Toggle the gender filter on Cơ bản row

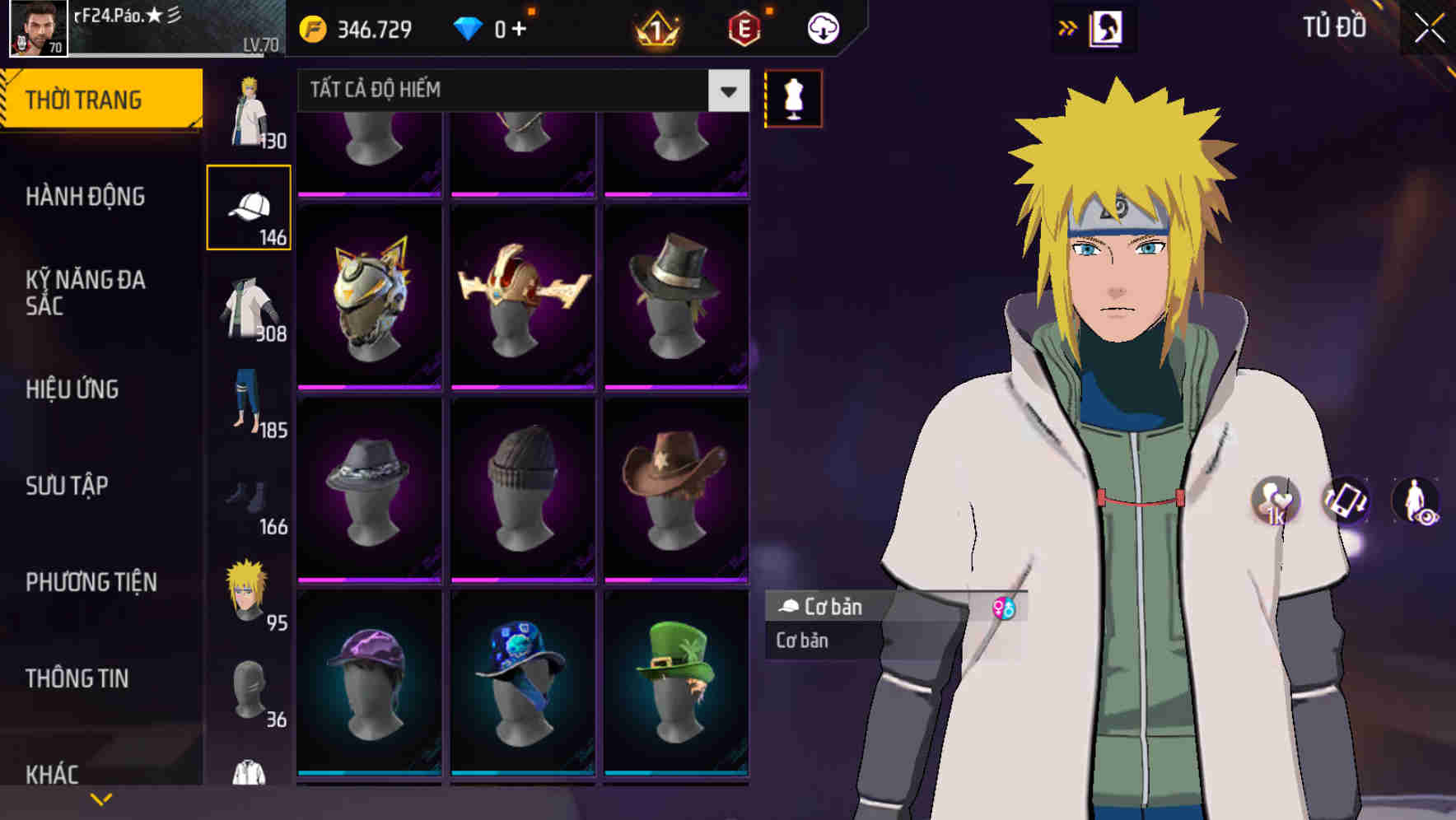(x=1003, y=608)
